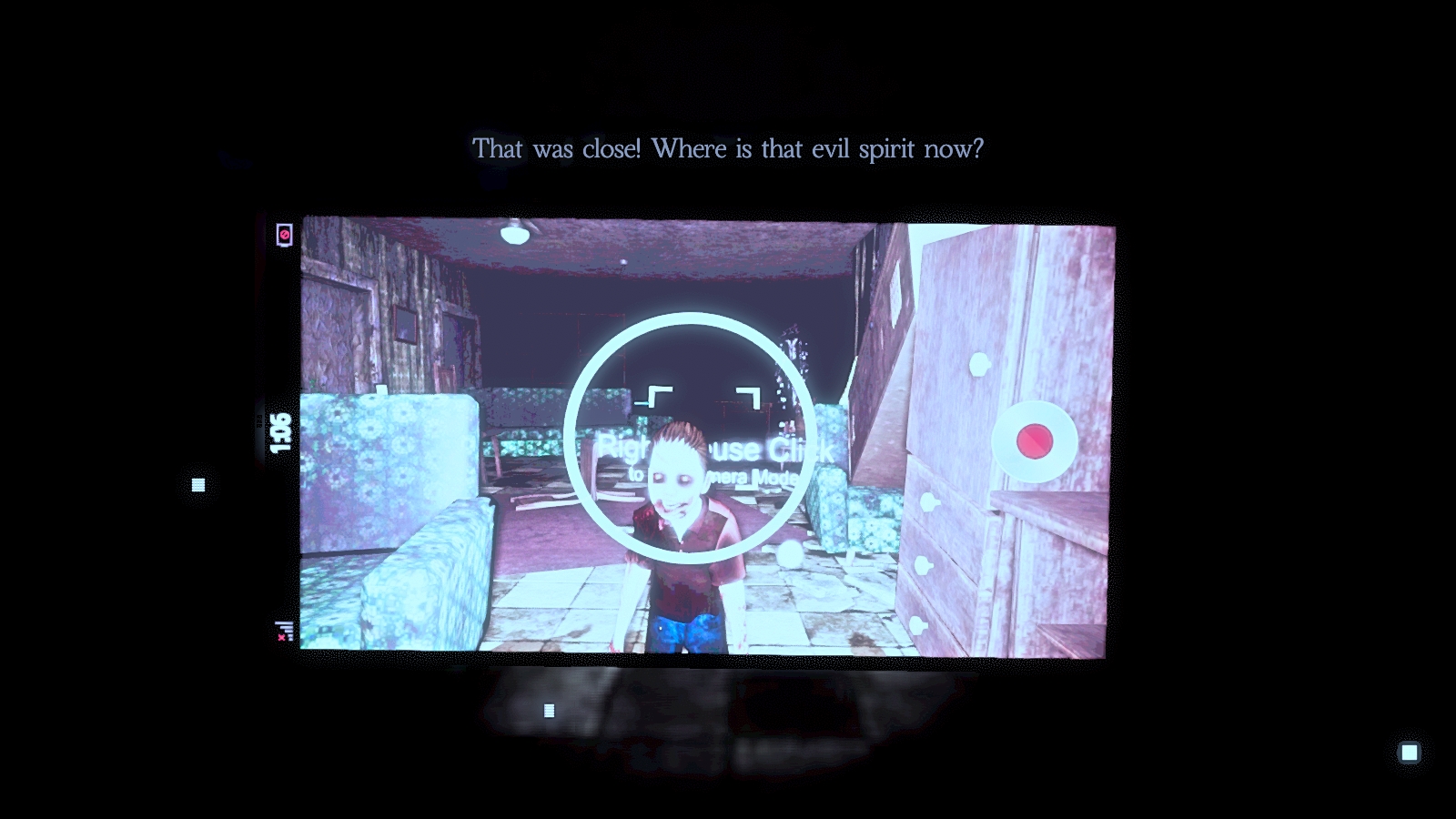This screenshot has height=819, width=1456.
Task: Click the signal level bars indicator
Action: click(x=284, y=628)
